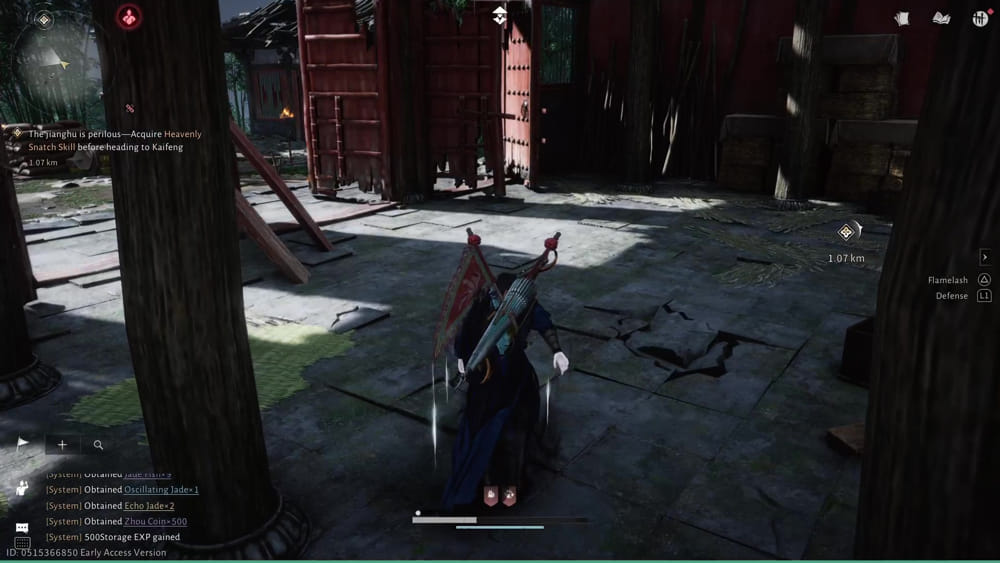Click the waving person emote icon

click(22, 488)
